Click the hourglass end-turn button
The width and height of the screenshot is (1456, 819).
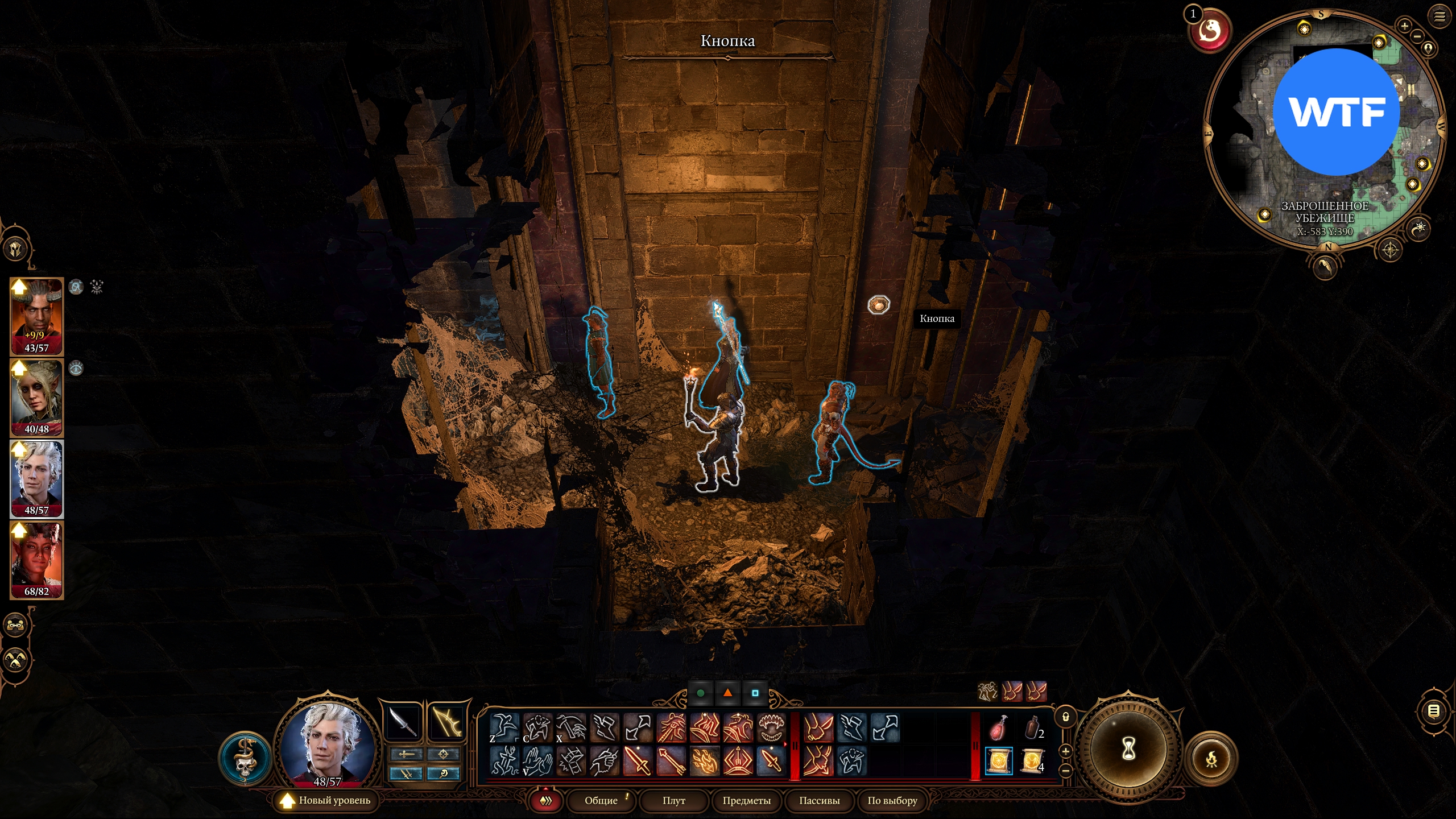[x=1128, y=748]
